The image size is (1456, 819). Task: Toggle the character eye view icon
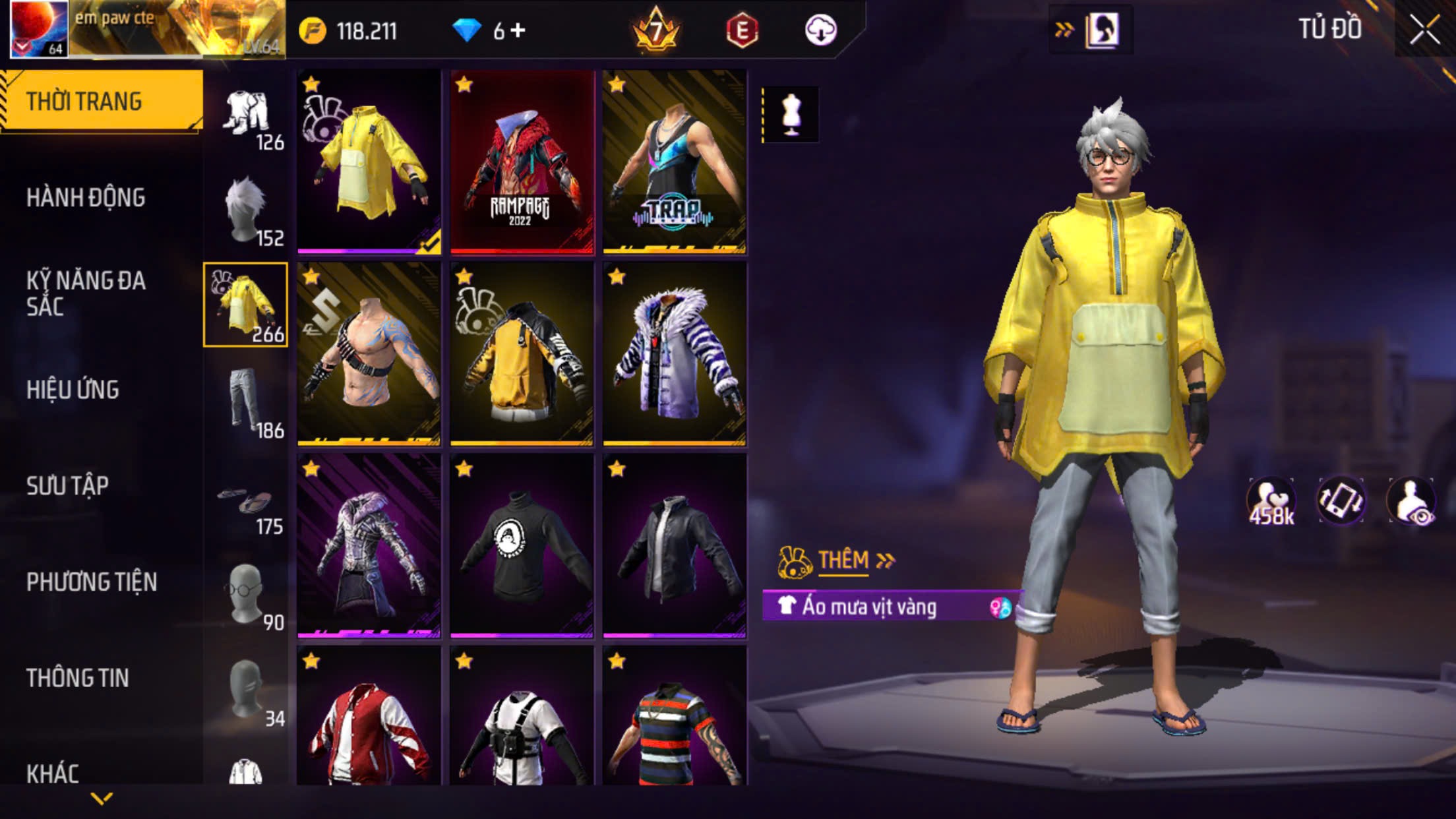[1411, 501]
